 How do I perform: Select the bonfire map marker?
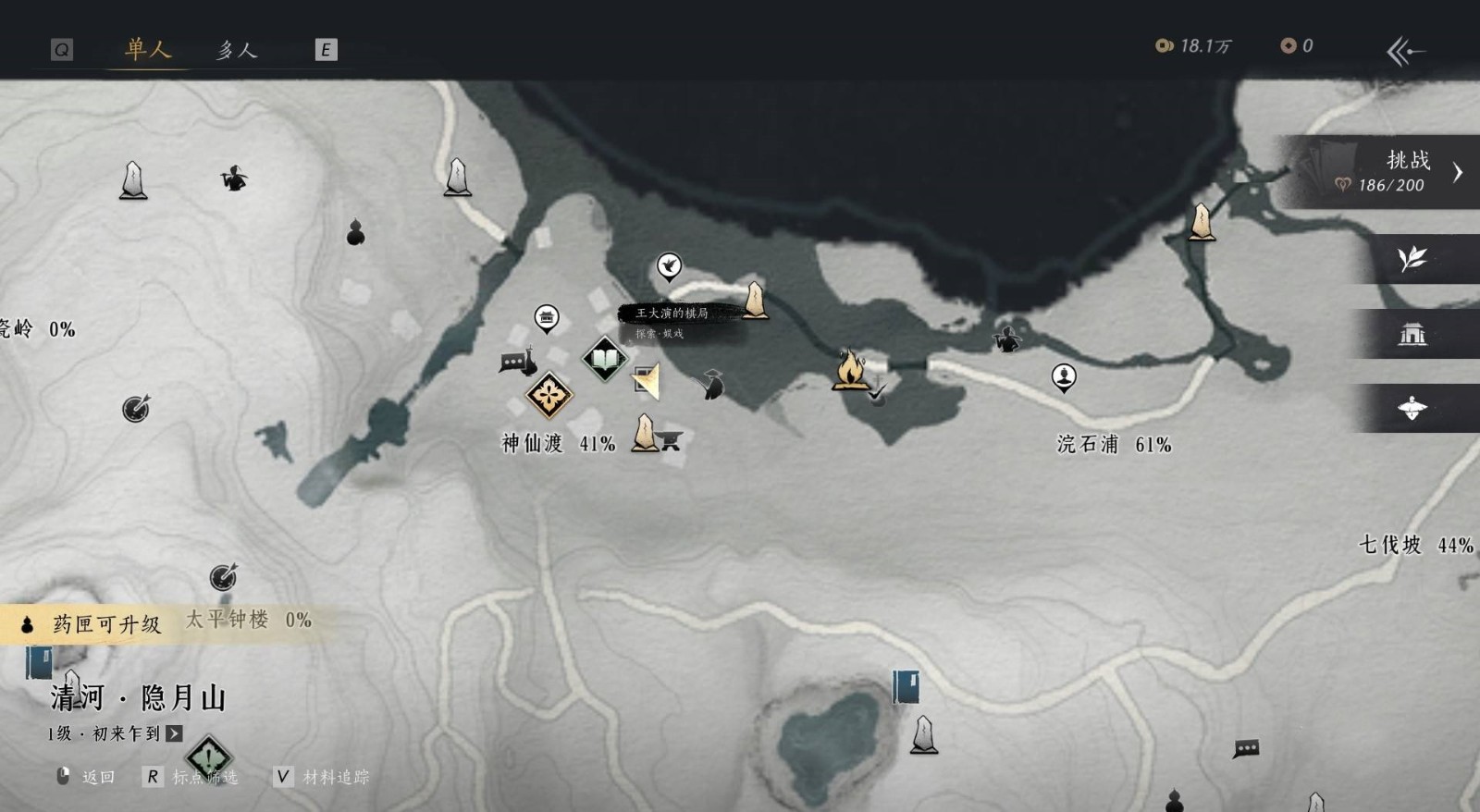pyautogui.click(x=849, y=369)
